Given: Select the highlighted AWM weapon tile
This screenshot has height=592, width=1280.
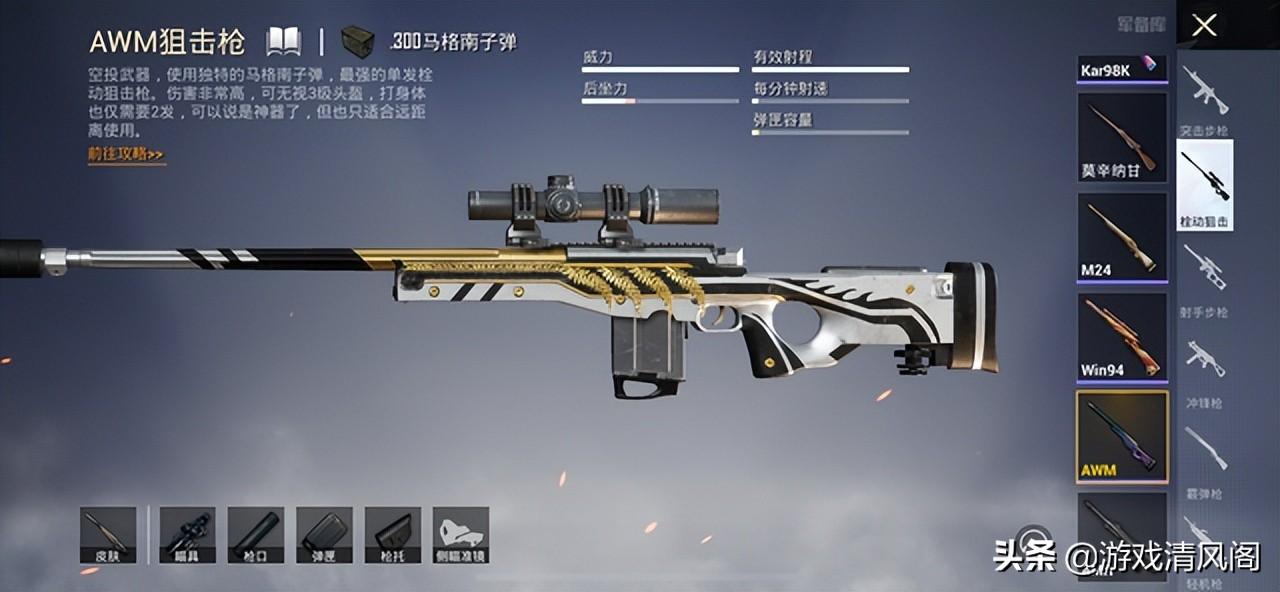Looking at the screenshot, I should [x=1122, y=436].
